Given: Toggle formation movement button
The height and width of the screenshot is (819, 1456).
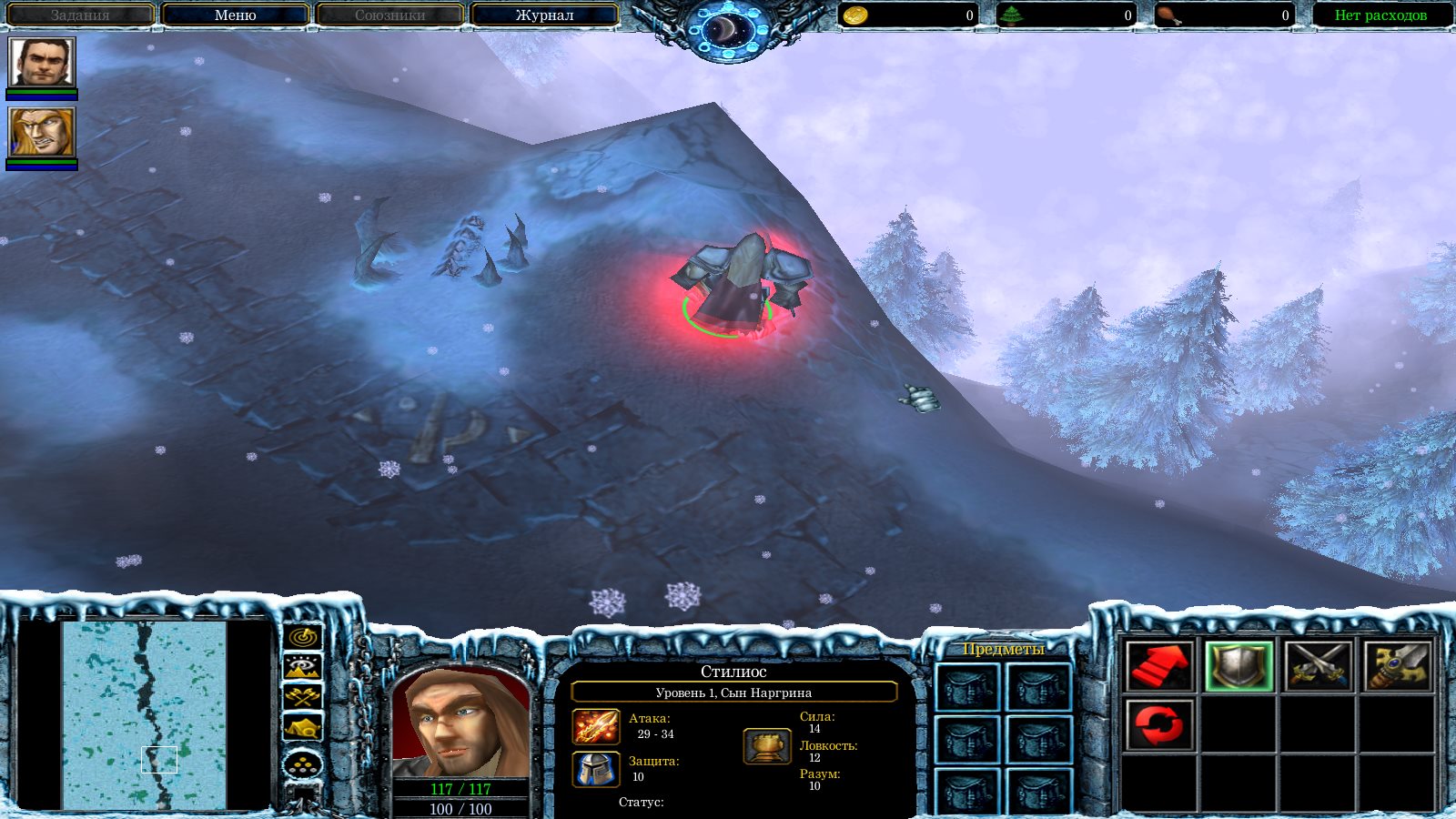Looking at the screenshot, I should [303, 764].
